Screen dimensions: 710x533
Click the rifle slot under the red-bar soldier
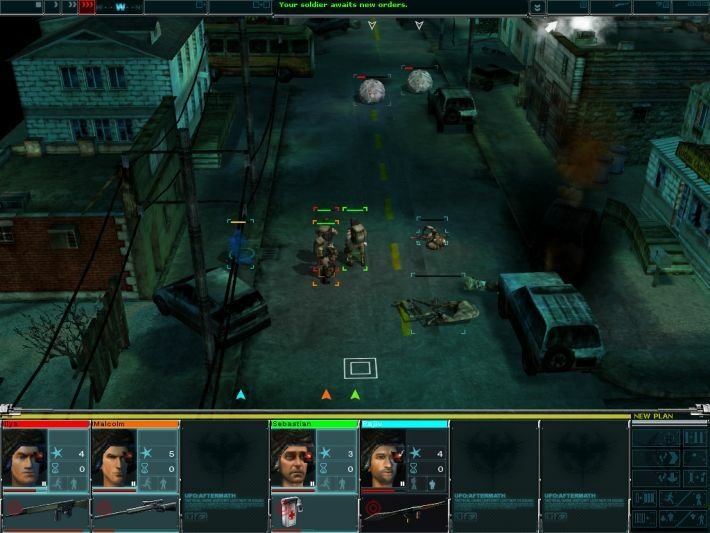45,508
